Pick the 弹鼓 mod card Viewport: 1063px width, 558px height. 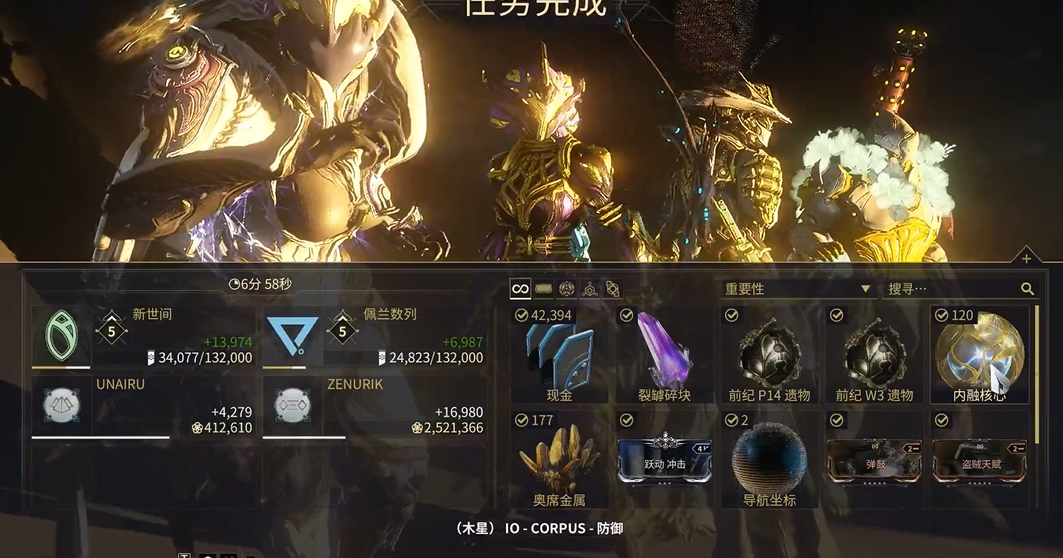coord(874,460)
